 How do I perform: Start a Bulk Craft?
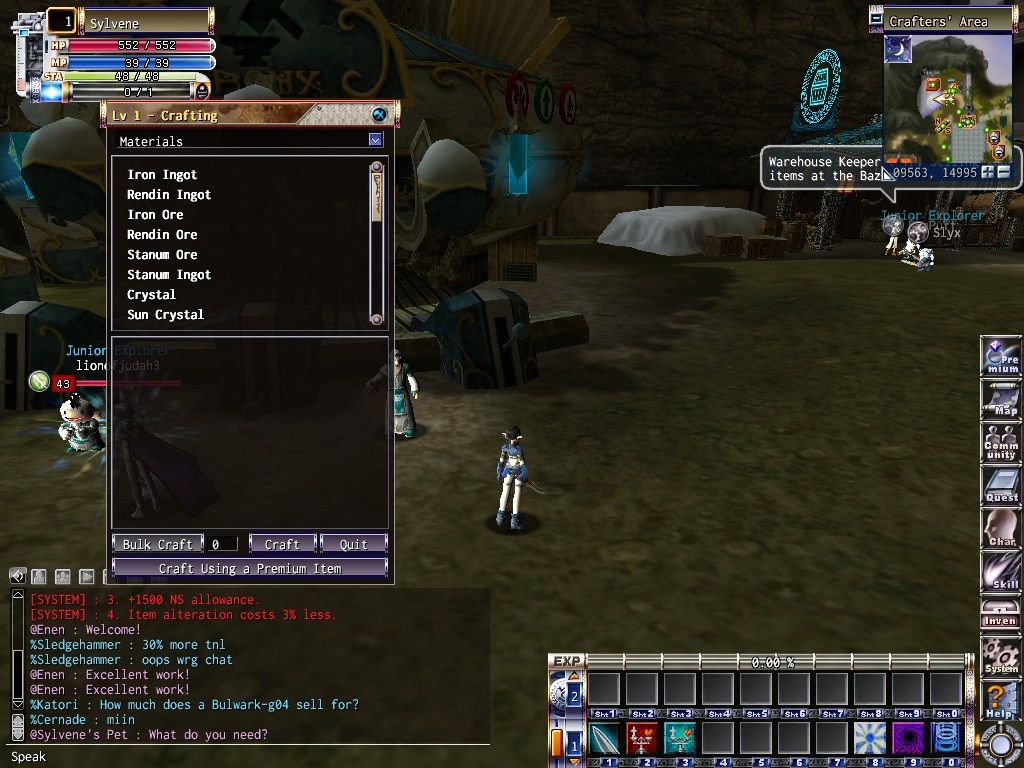tap(158, 544)
